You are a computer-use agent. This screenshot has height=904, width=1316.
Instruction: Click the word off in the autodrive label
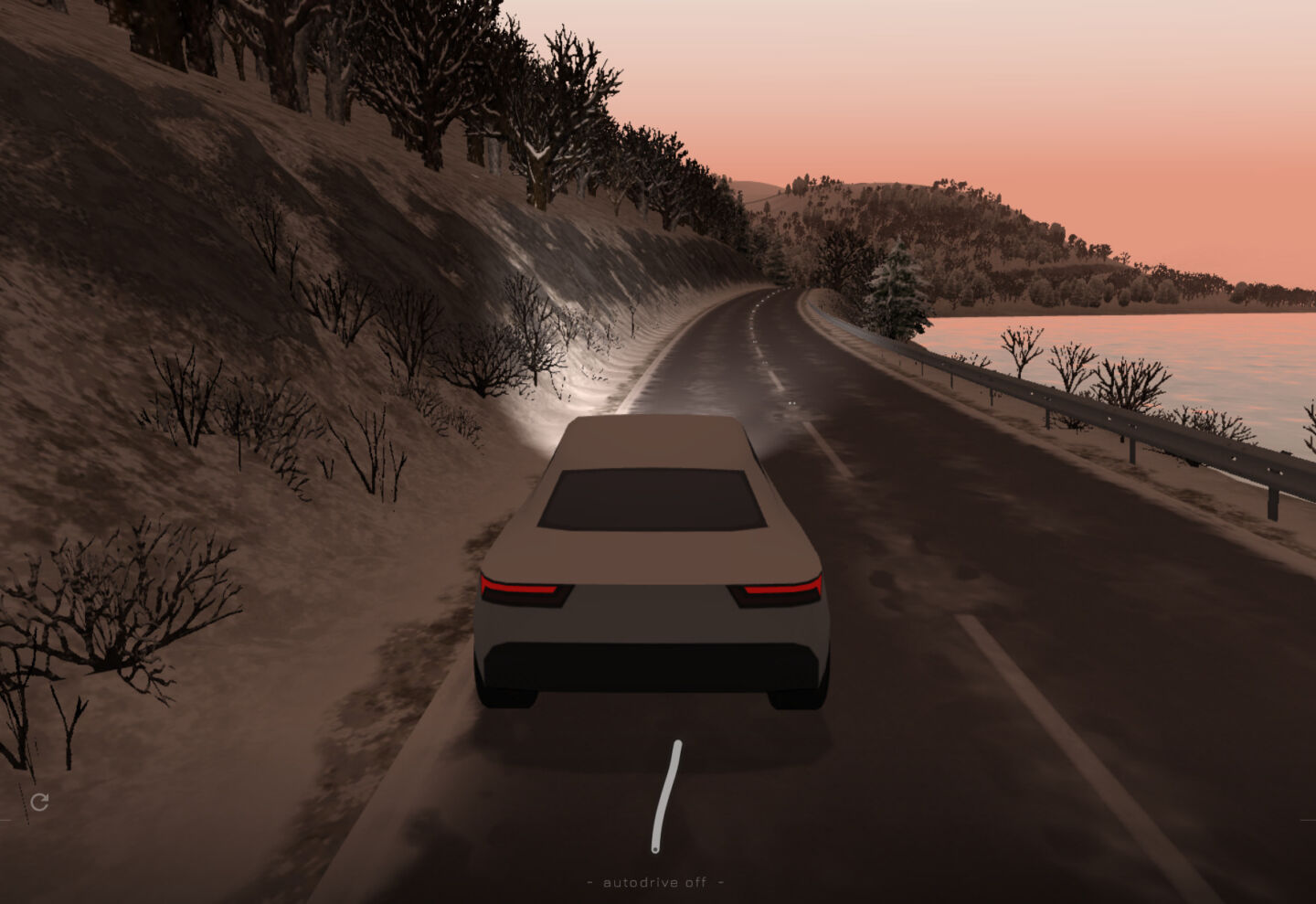point(696,881)
